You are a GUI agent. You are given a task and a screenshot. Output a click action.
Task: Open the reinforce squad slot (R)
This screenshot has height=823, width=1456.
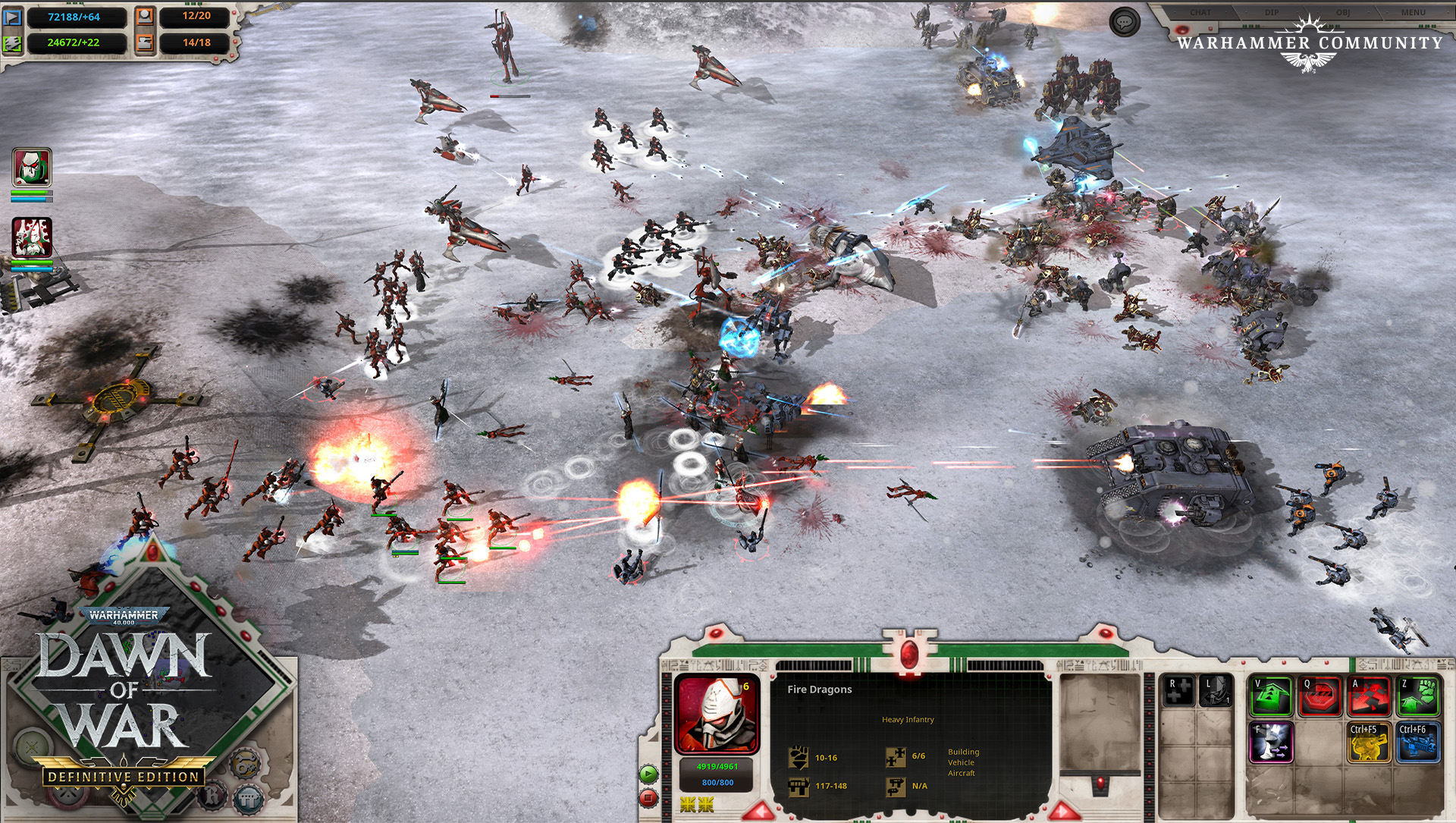[1178, 692]
